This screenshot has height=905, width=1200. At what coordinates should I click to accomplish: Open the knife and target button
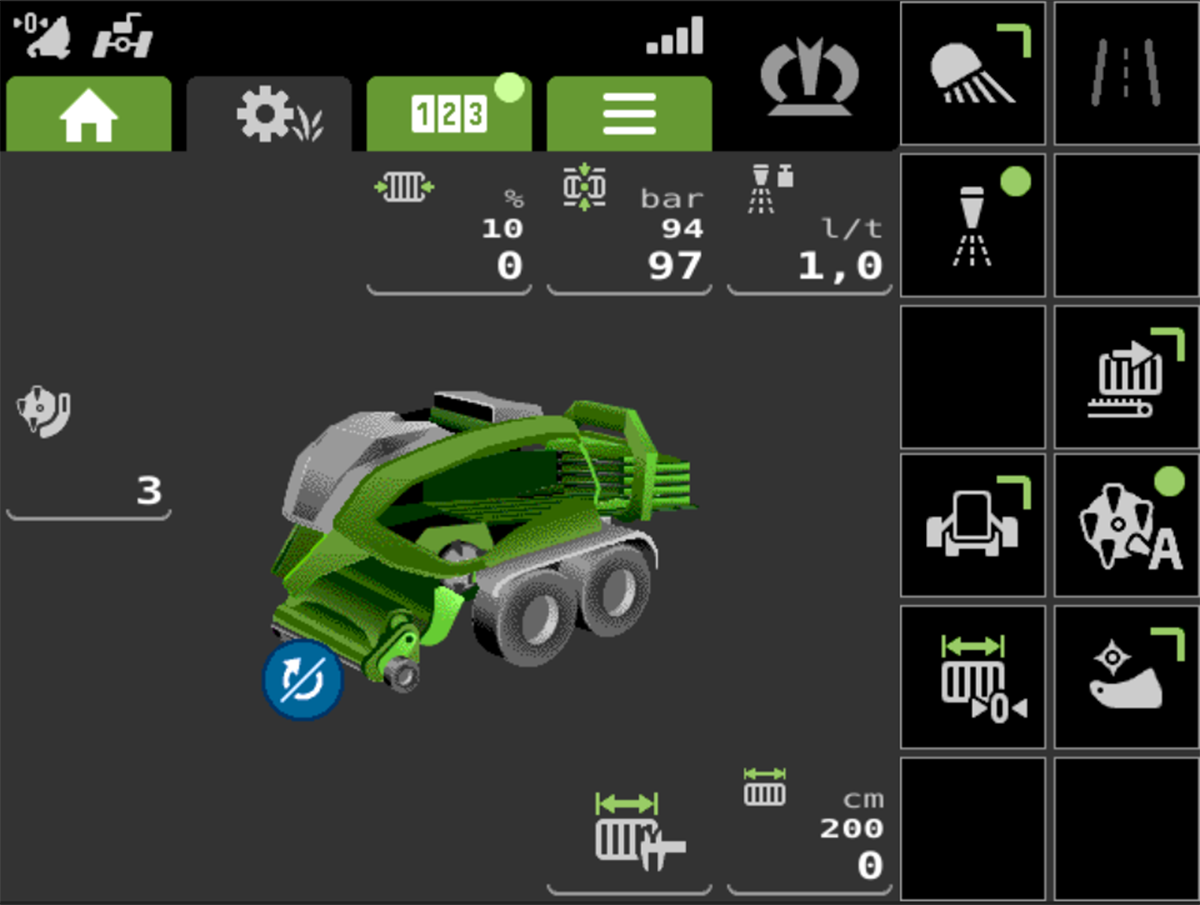[x=1126, y=677]
